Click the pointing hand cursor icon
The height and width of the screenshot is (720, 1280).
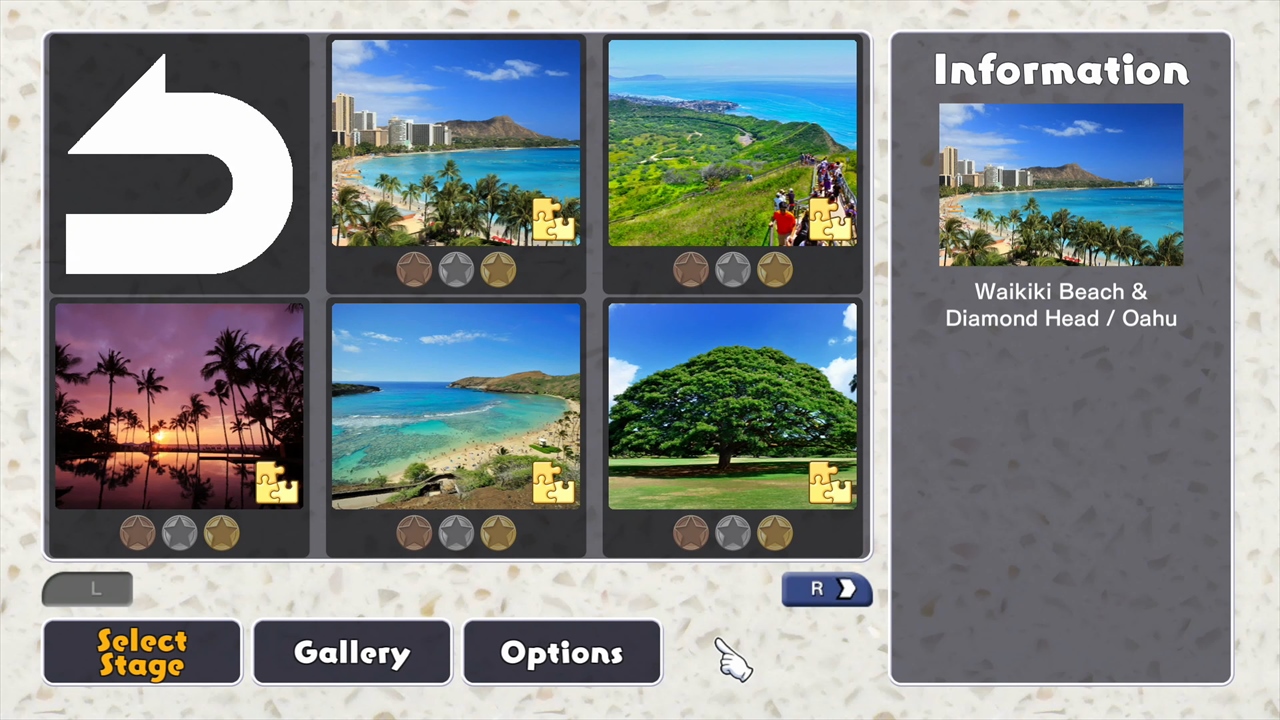pyautogui.click(x=731, y=660)
